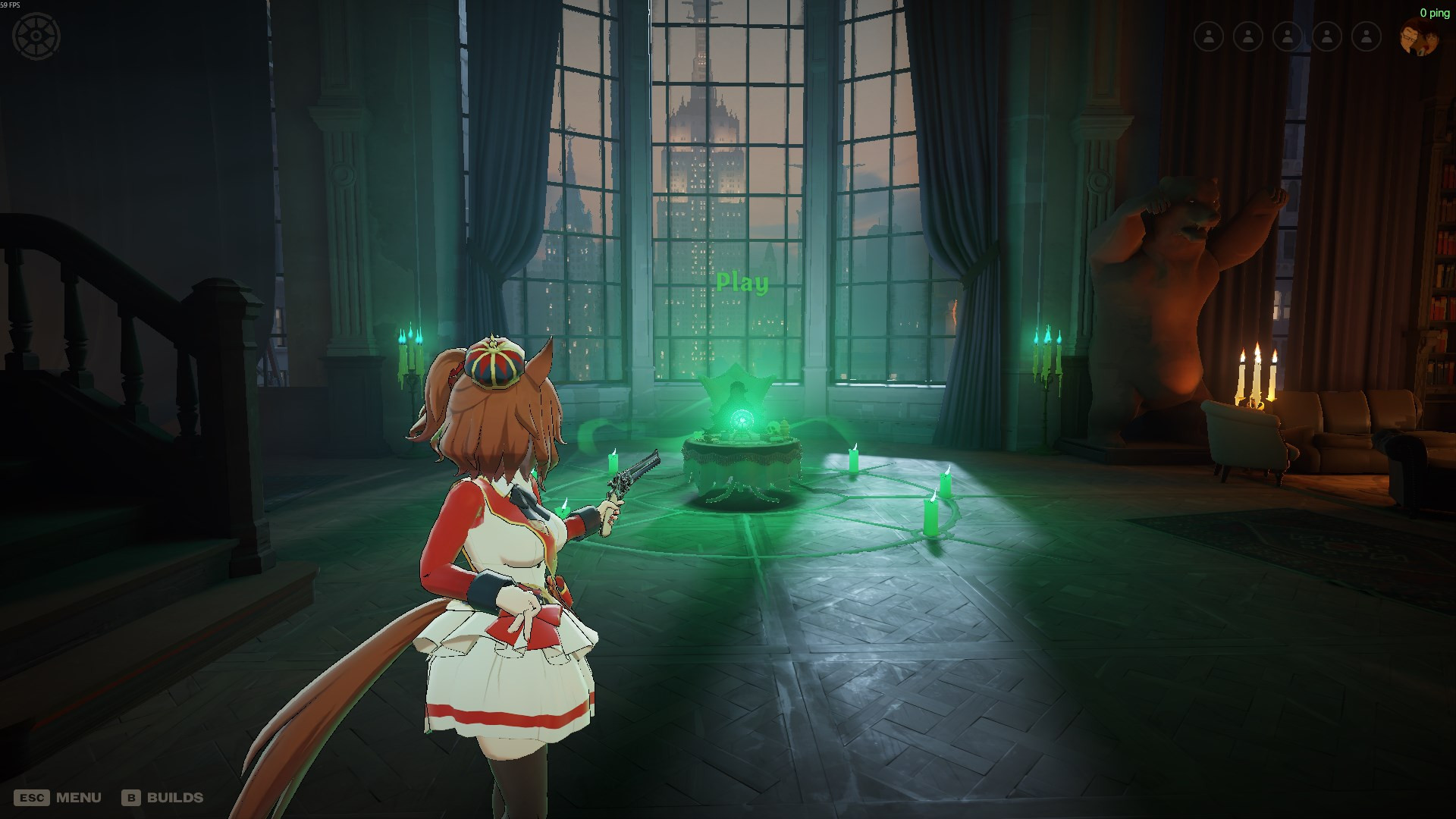Select your player avatar portrait top-right
Viewport: 1456px width, 819px height.
coord(1420,36)
